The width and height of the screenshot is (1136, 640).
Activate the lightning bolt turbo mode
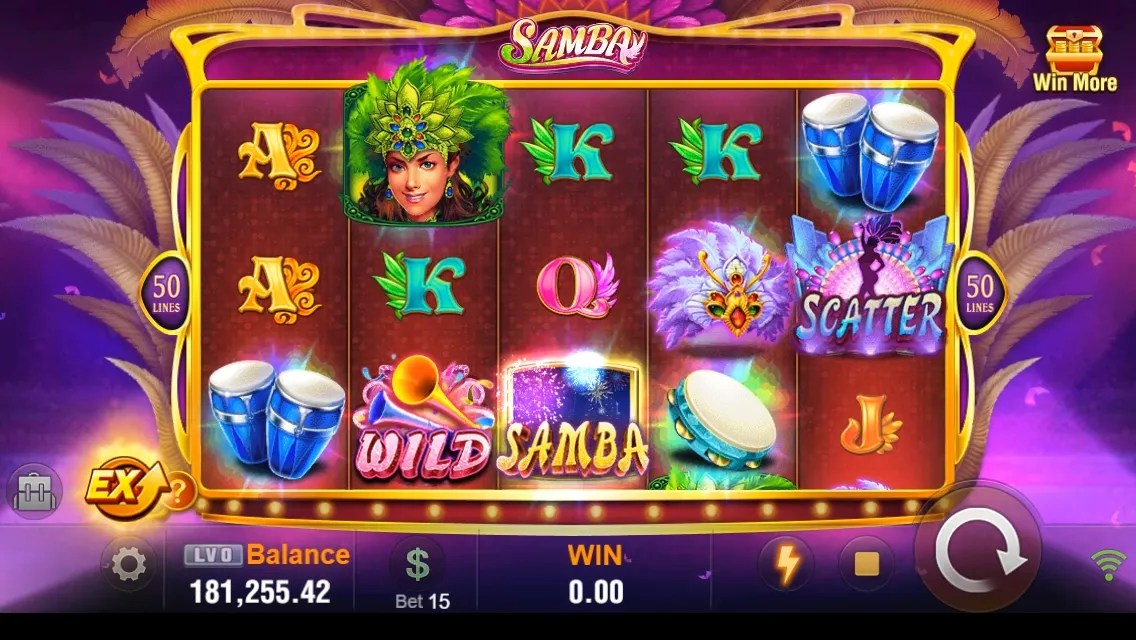coord(788,565)
